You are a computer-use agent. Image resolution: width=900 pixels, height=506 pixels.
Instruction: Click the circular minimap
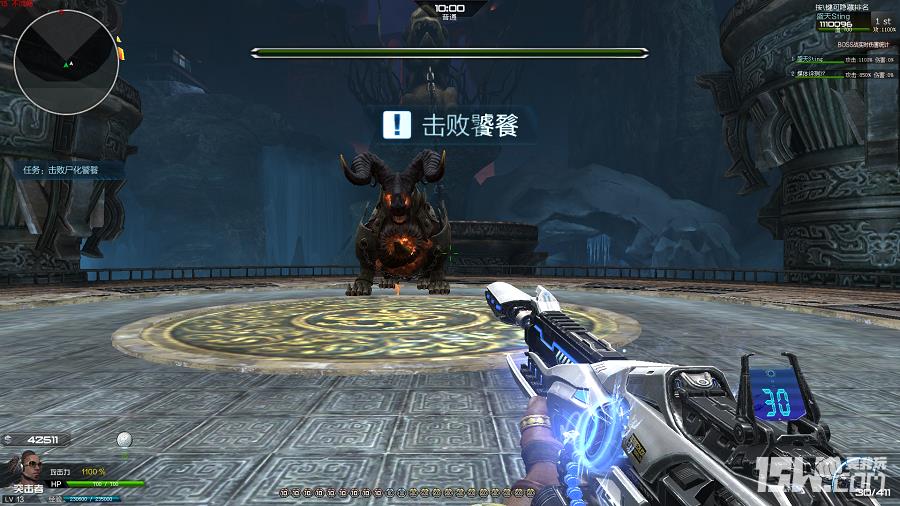pos(67,62)
